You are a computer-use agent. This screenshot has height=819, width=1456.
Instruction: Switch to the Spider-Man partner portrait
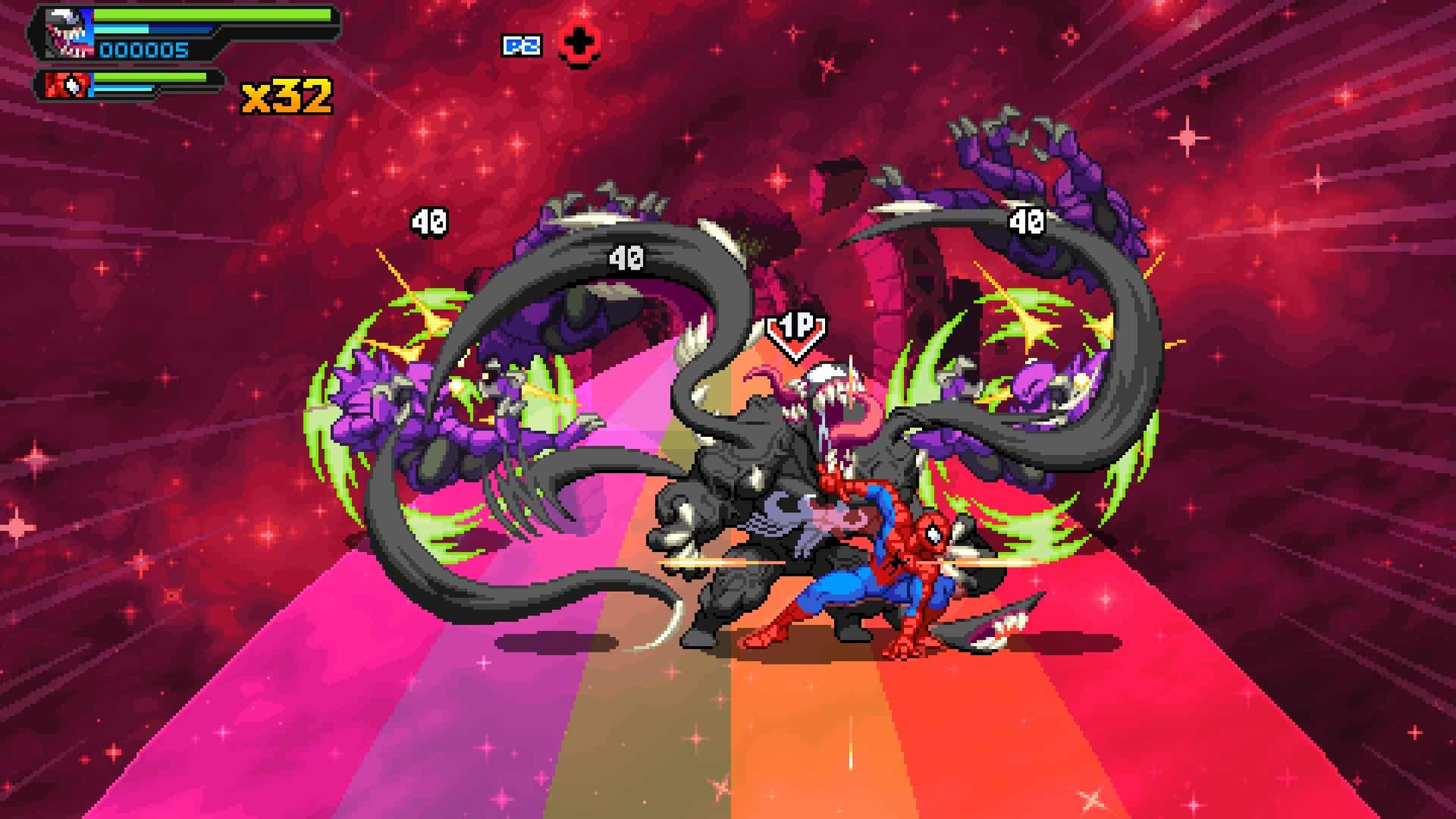coord(68,85)
